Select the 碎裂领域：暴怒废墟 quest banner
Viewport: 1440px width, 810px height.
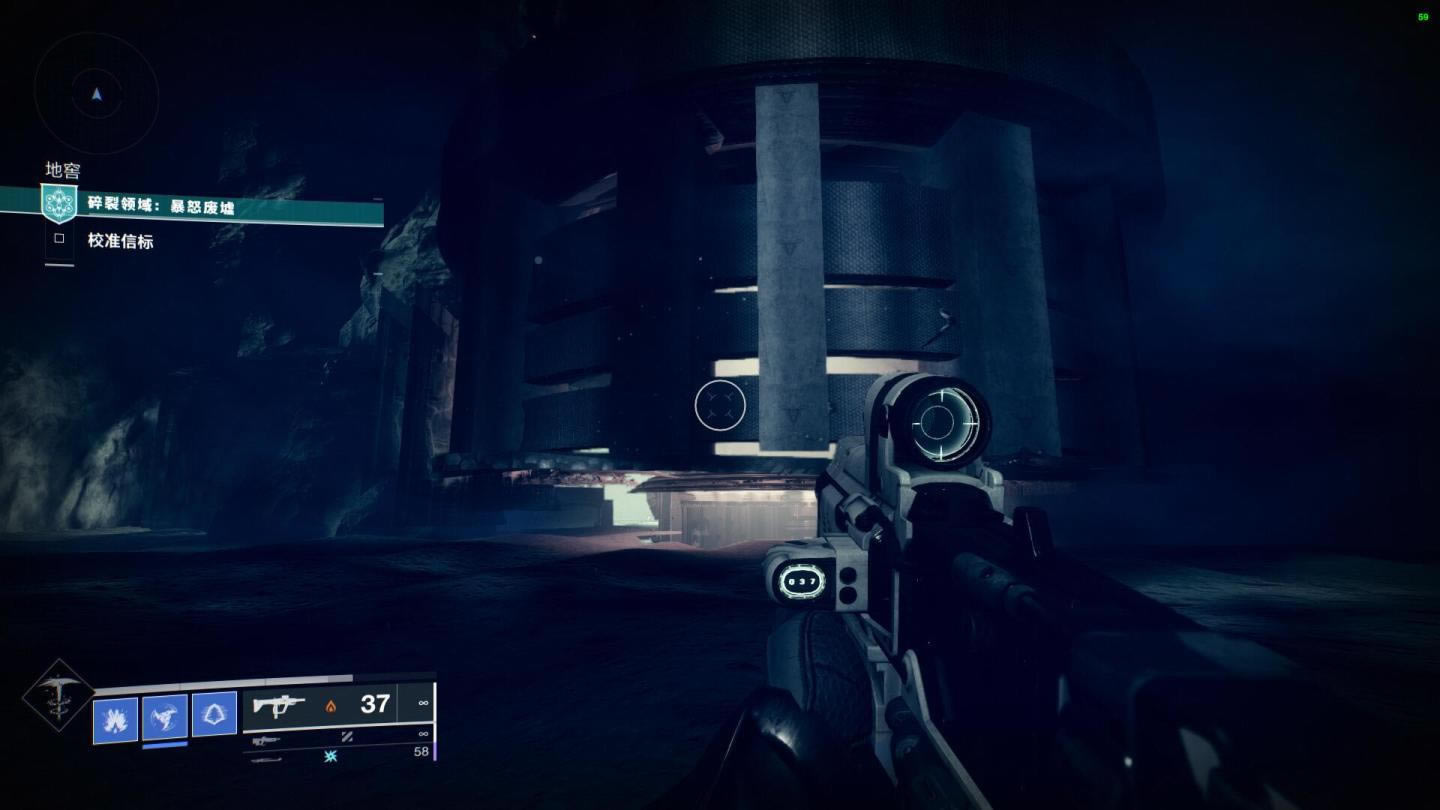click(x=212, y=206)
